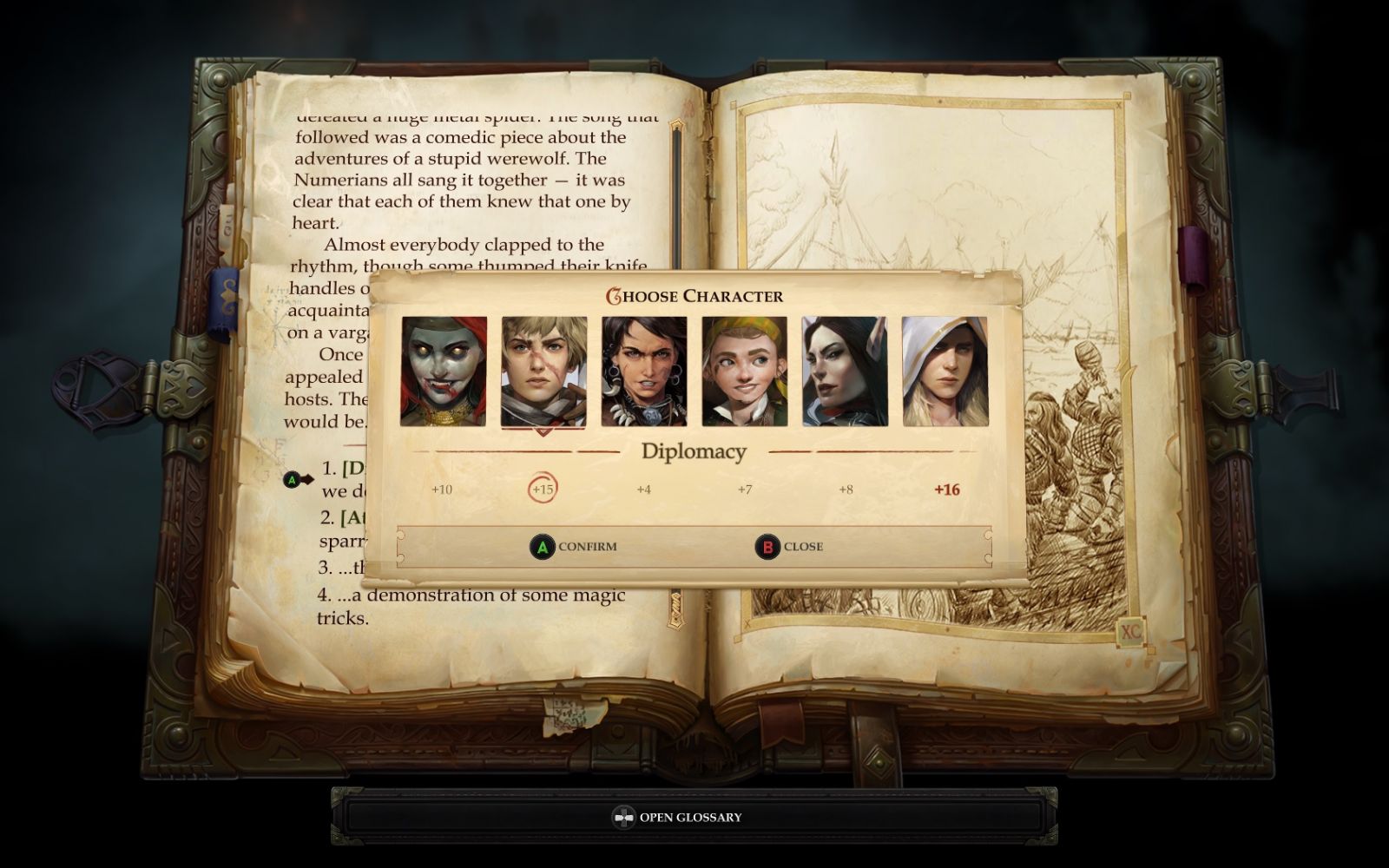Pick the dark-haired woman with tooth necklace
This screenshot has width=1389, height=868.
(644, 372)
